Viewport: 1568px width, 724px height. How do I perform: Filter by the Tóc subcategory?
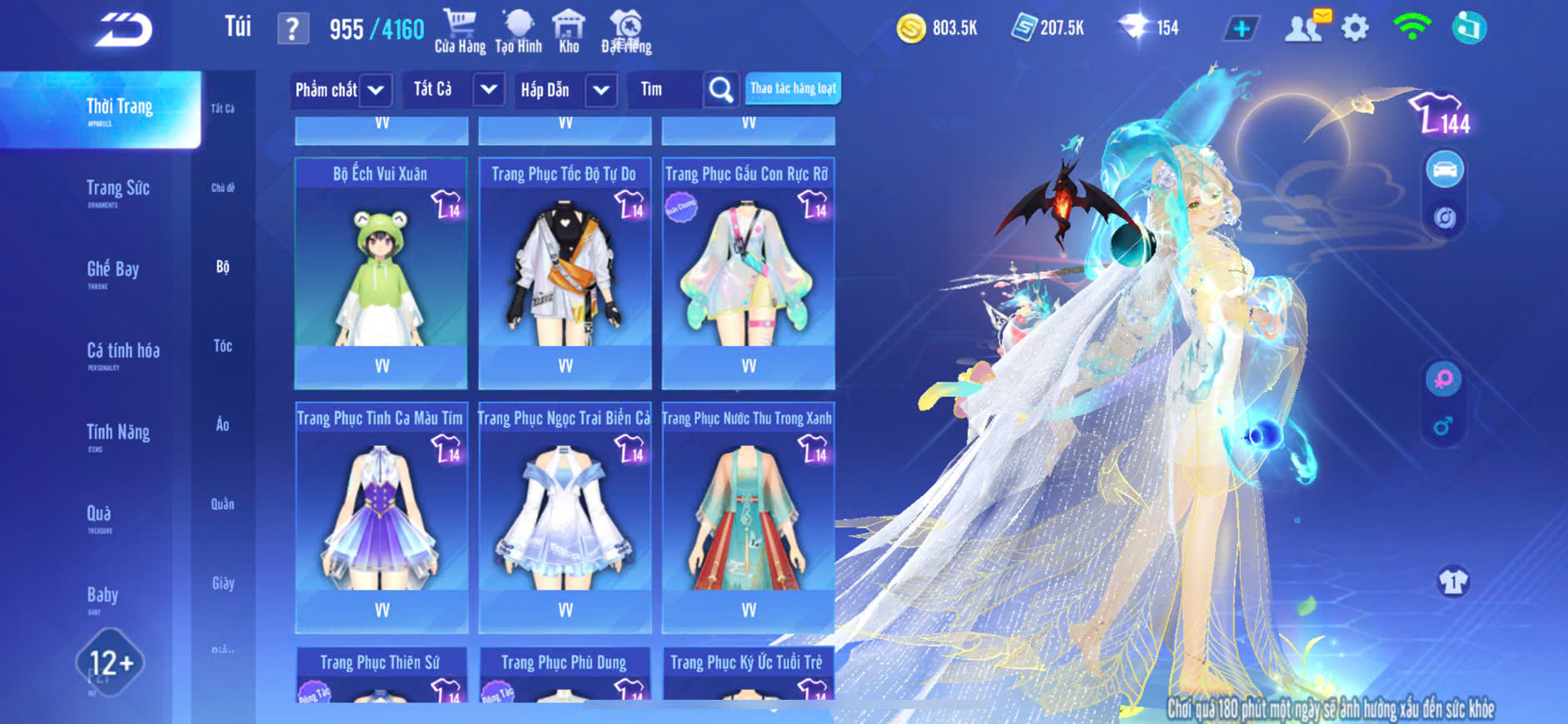pos(222,346)
